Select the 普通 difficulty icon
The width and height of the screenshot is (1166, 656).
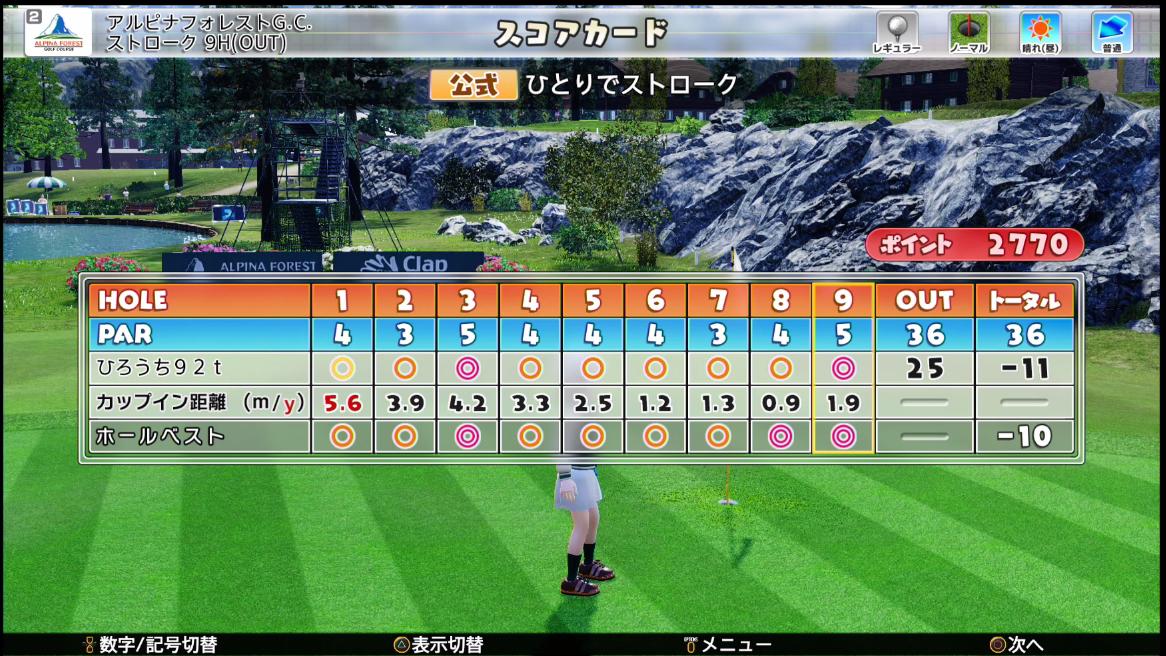coord(1111,32)
